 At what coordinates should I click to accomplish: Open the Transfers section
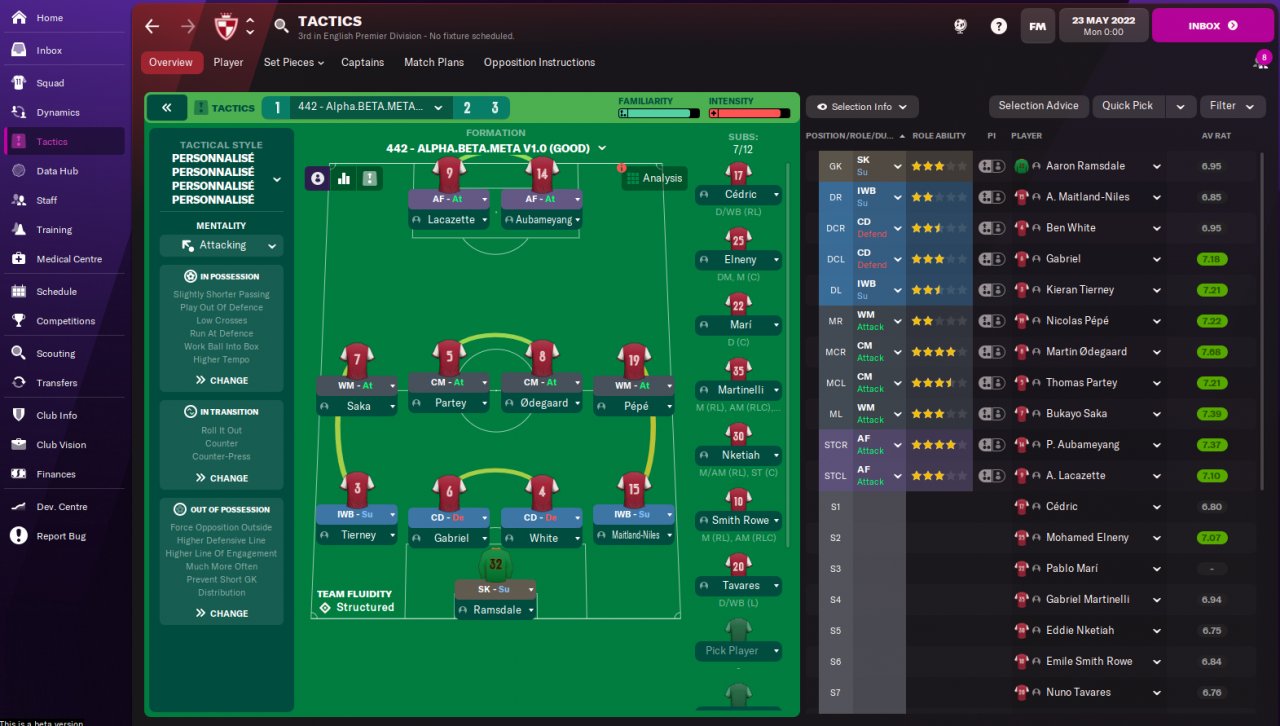click(56, 383)
